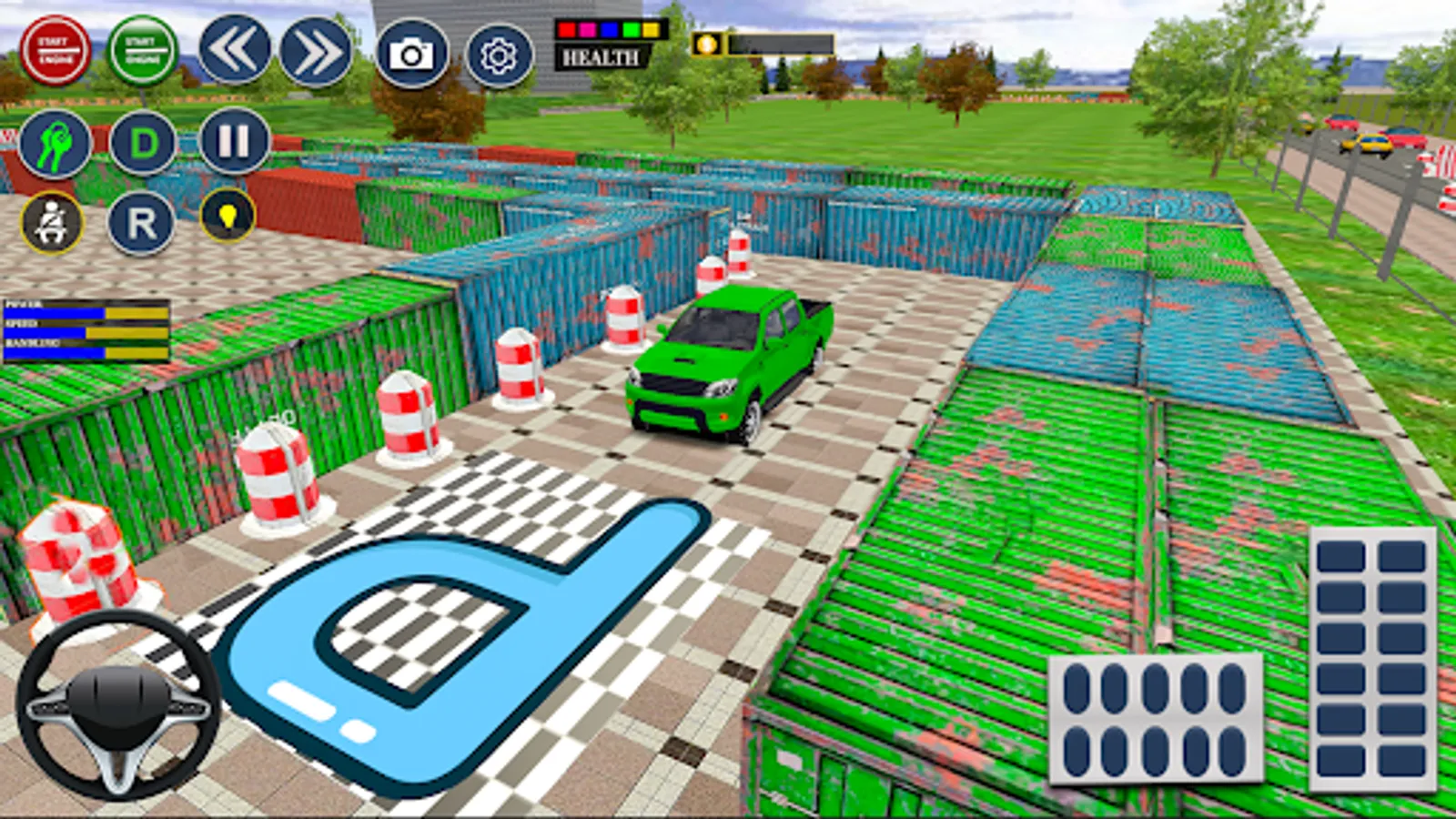1456x819 pixels.
Task: Shift into Drive with the D button
Action: point(143,144)
